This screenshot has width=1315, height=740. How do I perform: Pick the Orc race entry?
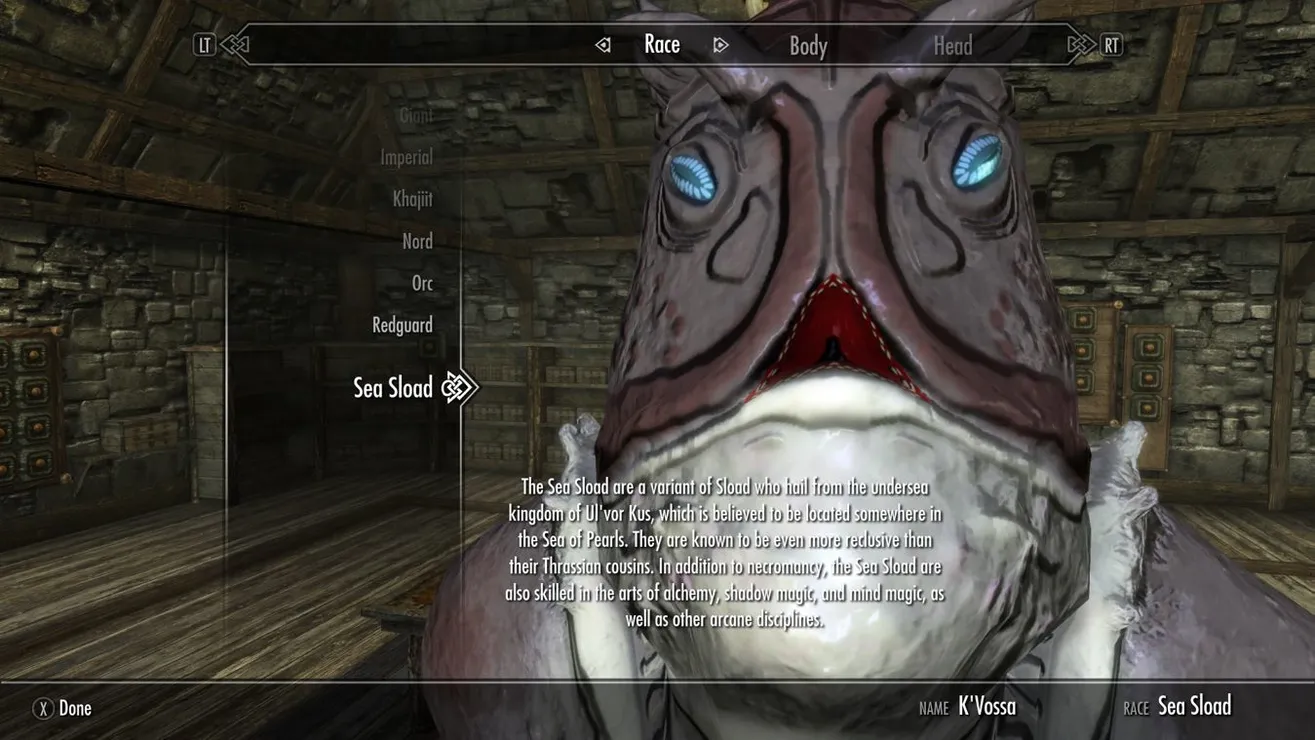click(x=422, y=283)
